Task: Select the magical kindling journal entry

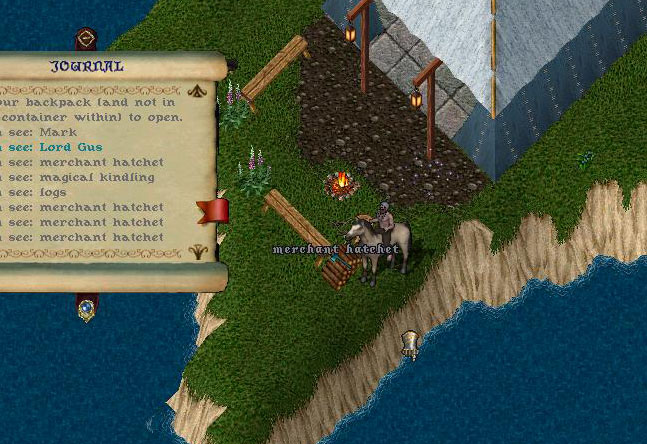Action: (x=101, y=177)
